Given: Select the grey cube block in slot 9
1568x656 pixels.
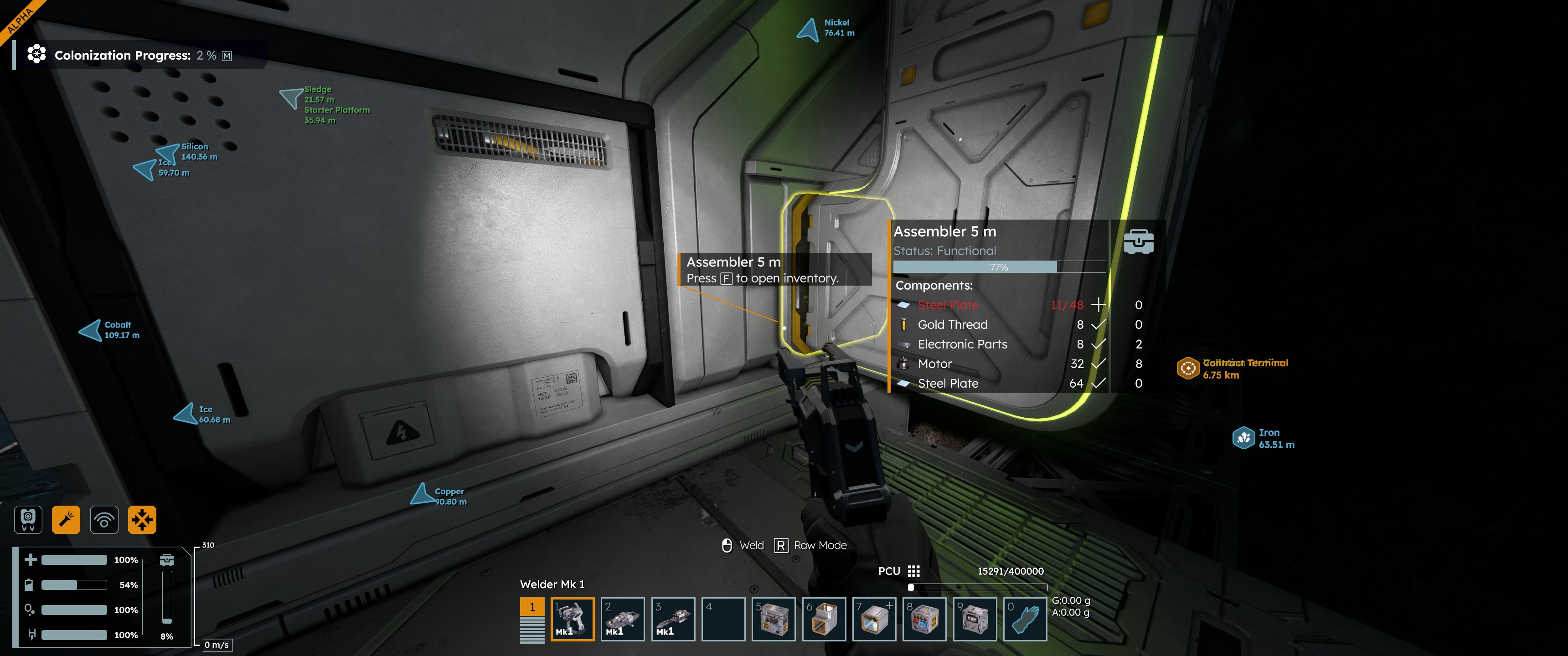Looking at the screenshot, I should 975,619.
